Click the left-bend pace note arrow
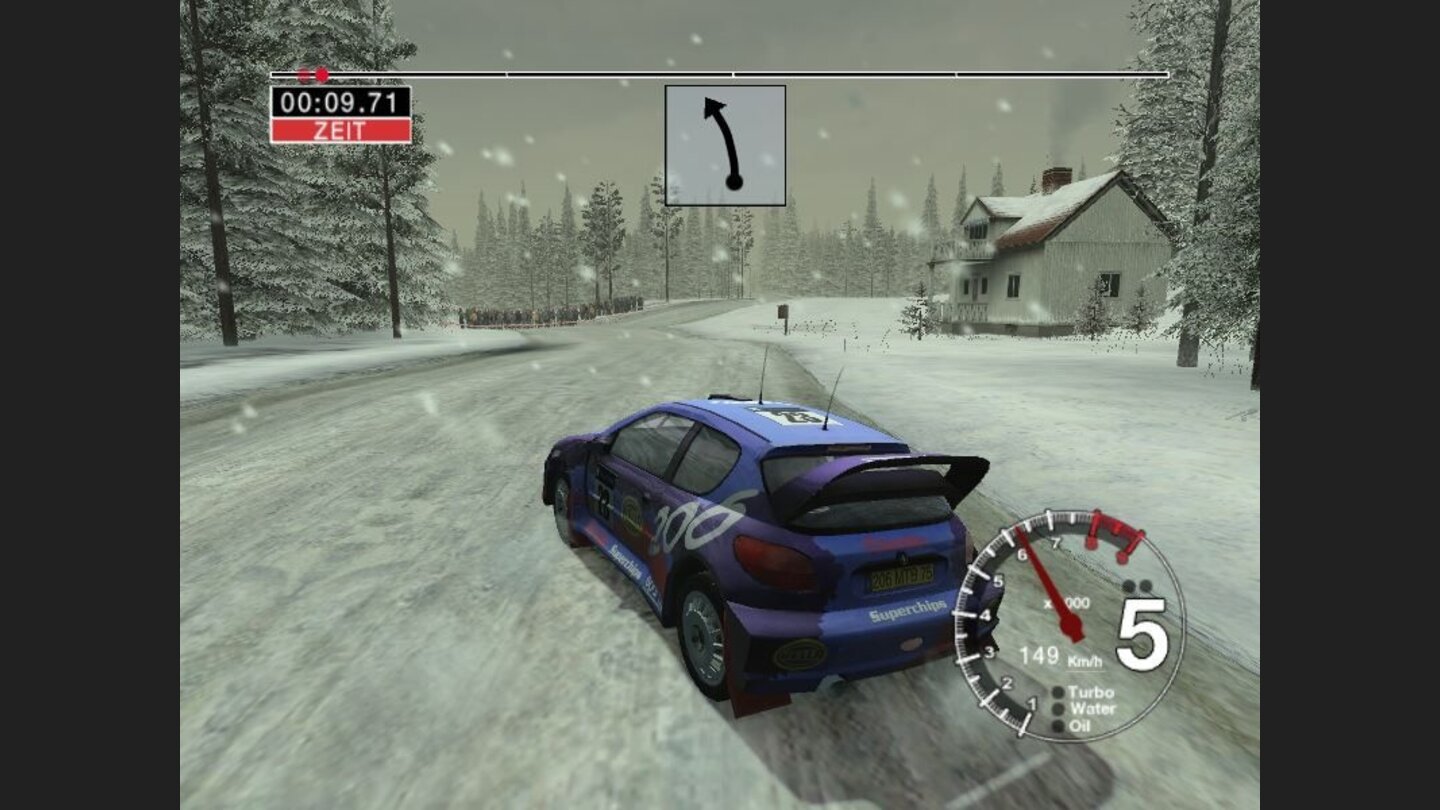The height and width of the screenshot is (810, 1440). (725, 145)
